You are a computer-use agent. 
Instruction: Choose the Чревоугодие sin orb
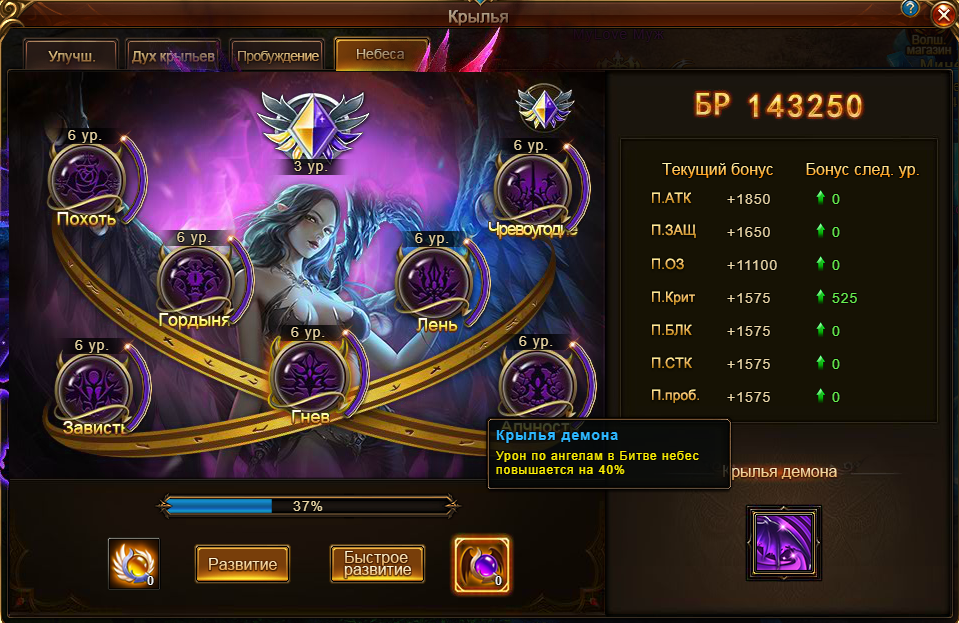pyautogui.click(x=534, y=186)
